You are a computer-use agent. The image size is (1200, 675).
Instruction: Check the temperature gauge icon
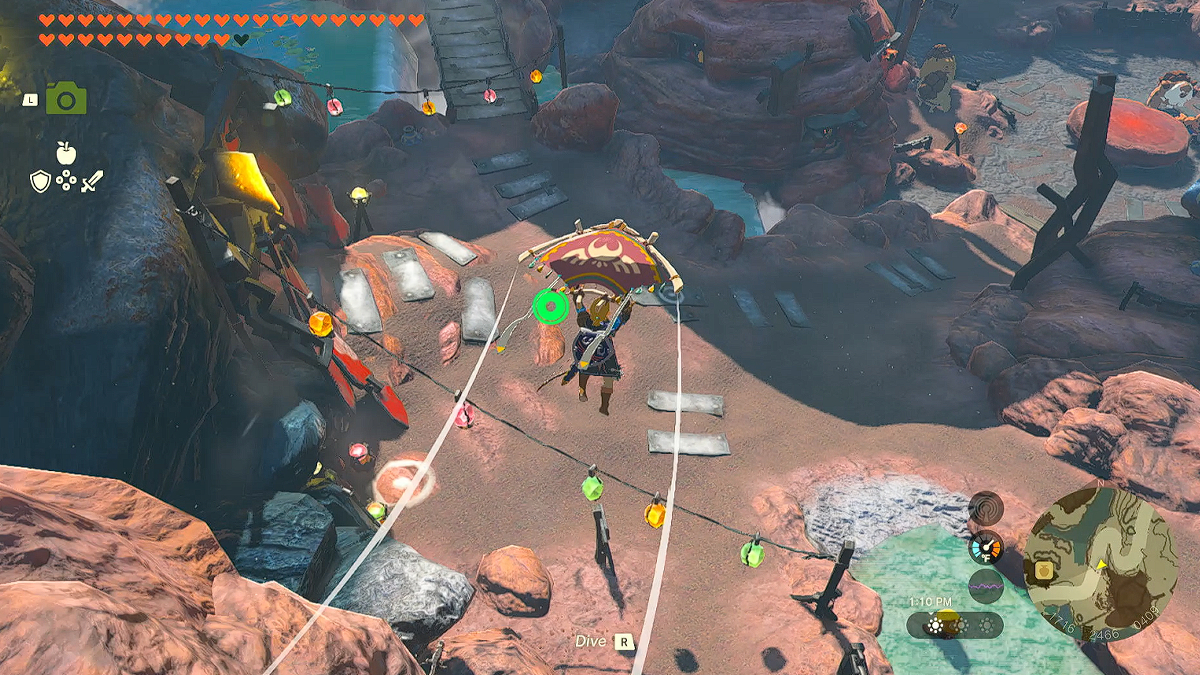985,547
